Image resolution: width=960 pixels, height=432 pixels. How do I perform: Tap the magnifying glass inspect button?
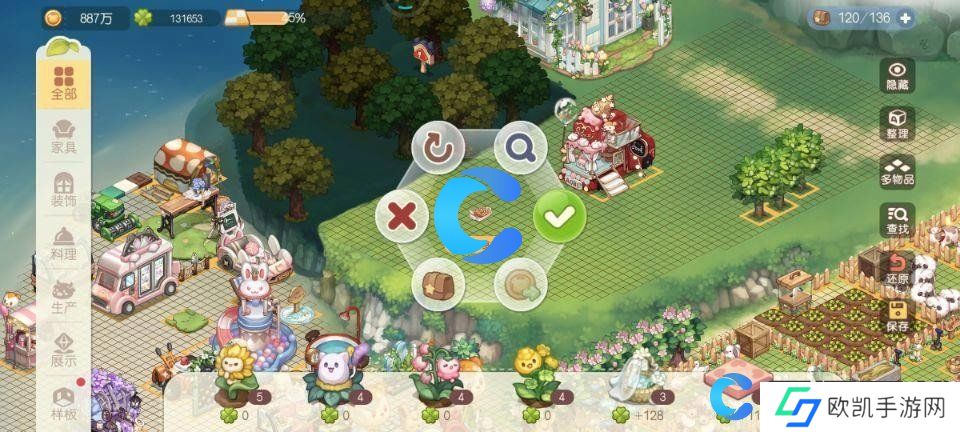click(521, 148)
